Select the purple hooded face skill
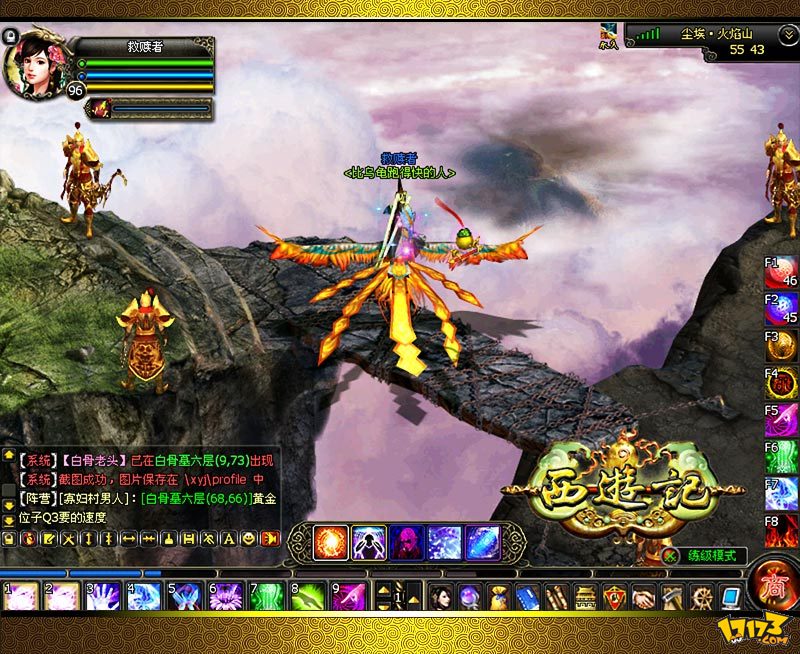This screenshot has width=800, height=654. click(x=406, y=542)
